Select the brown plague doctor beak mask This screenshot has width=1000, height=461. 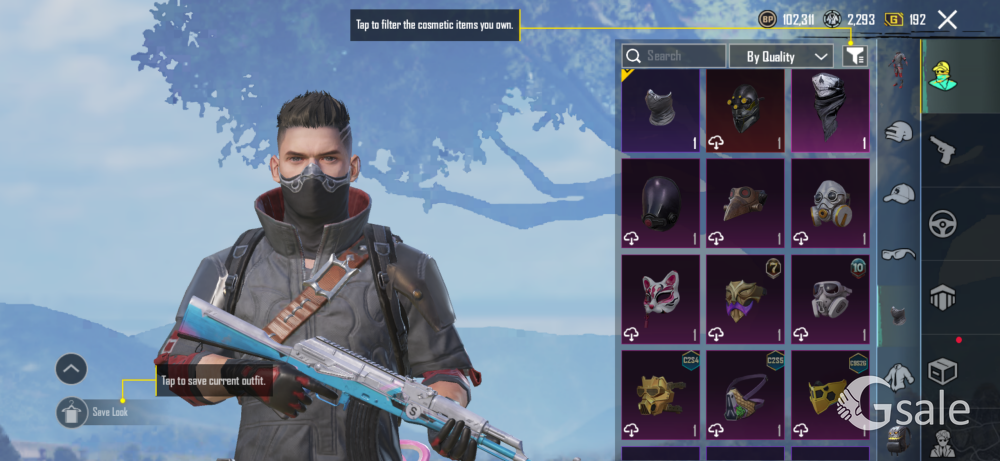[746, 203]
